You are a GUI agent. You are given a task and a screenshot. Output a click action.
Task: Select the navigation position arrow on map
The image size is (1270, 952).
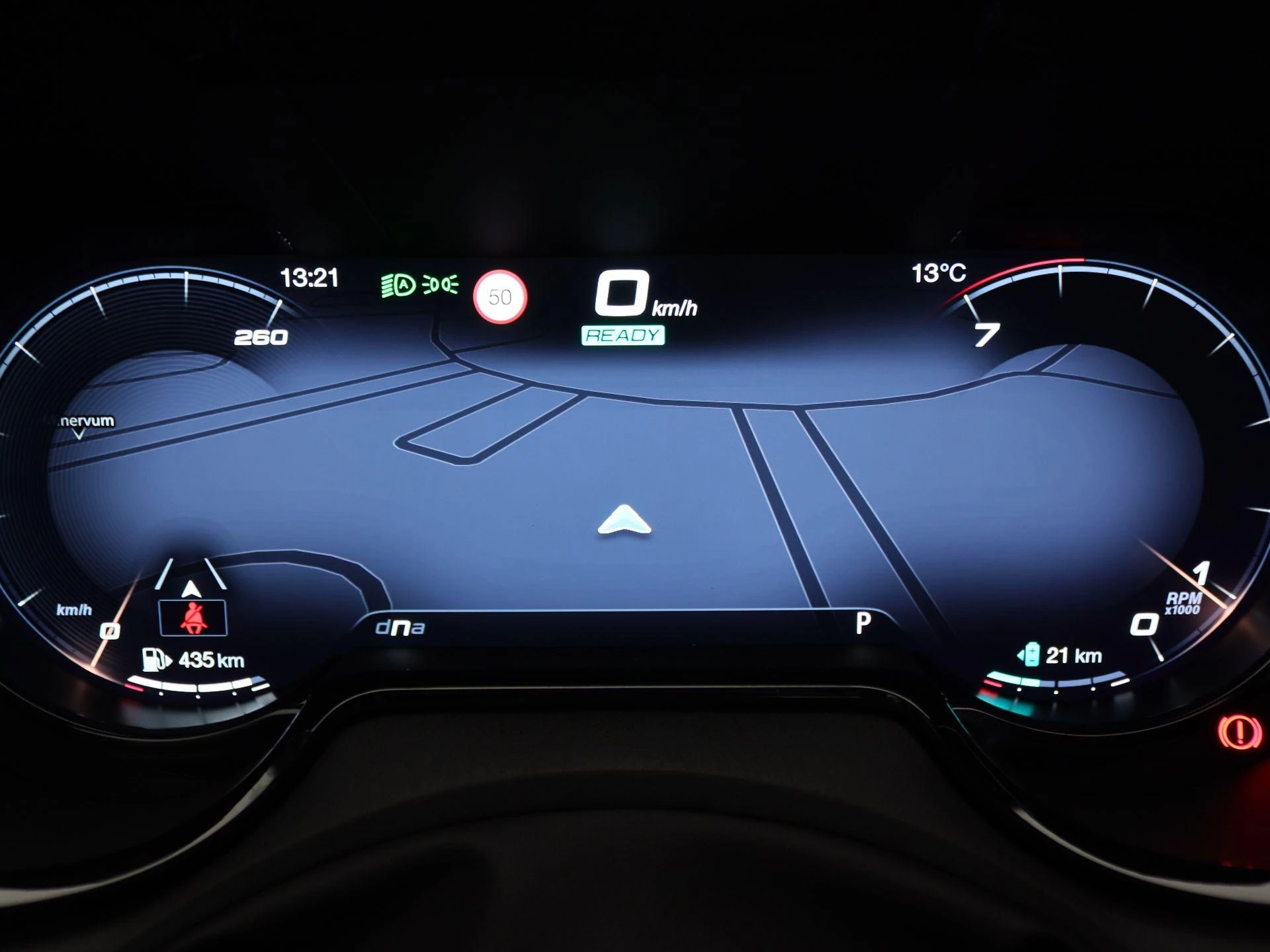(x=624, y=520)
